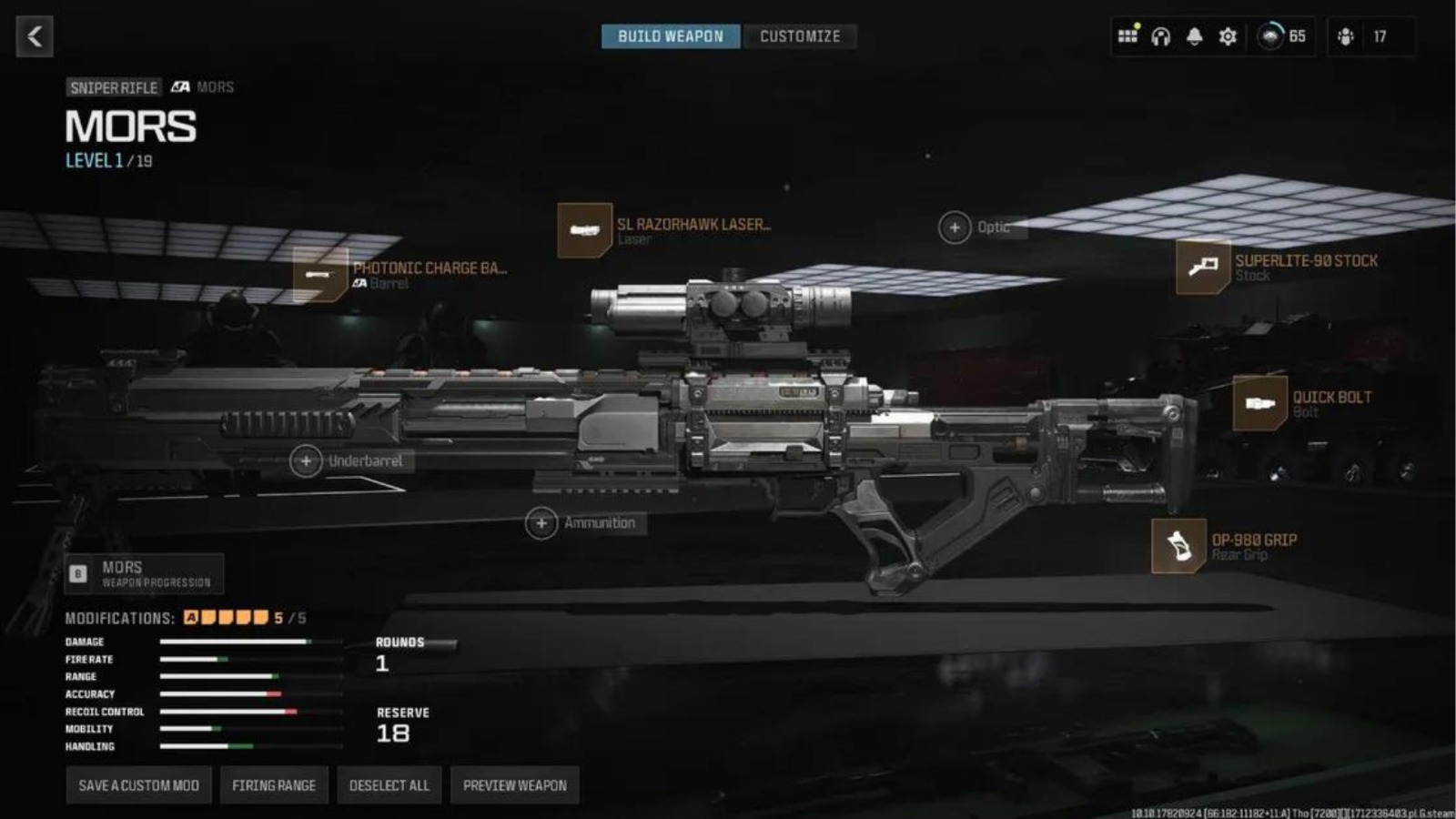The image size is (1456, 819).
Task: Select the Photonic Charge barrel attachment icon
Action: 320,274
